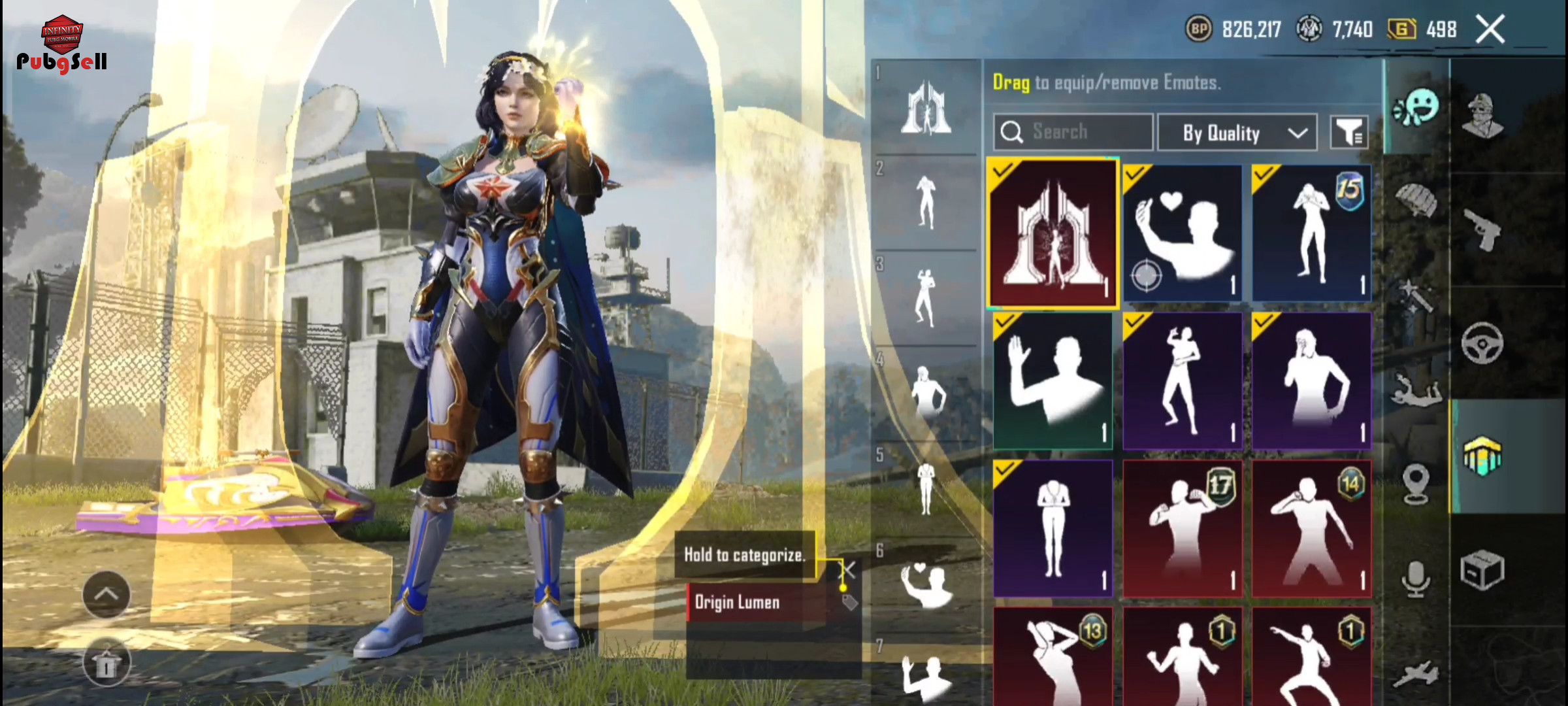
Task: Pick the emote tile with badge 17
Action: (1182, 528)
